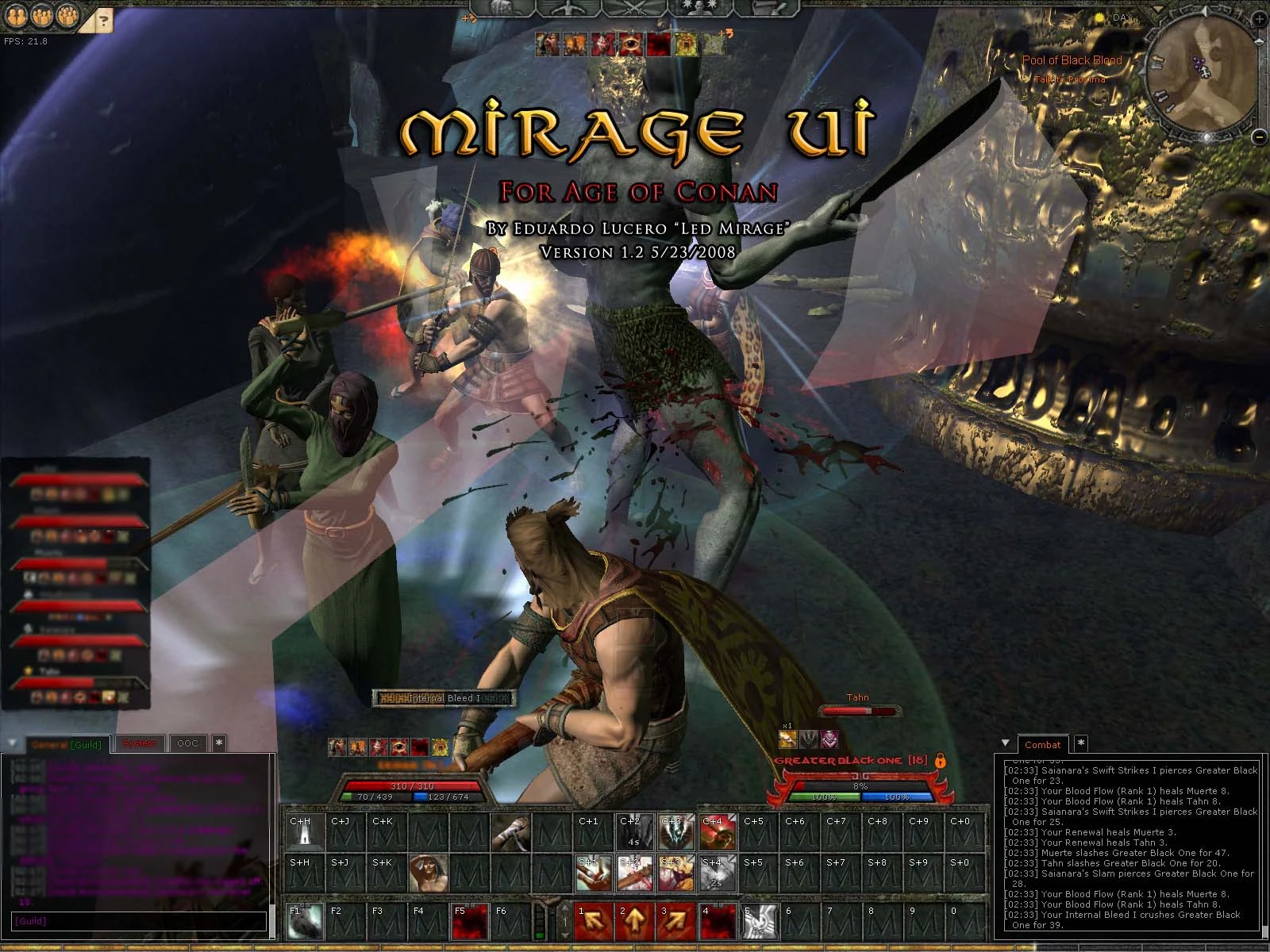Screen dimensions: 1270x952
Task: Switch to the OOC chat tab
Action: tap(187, 743)
